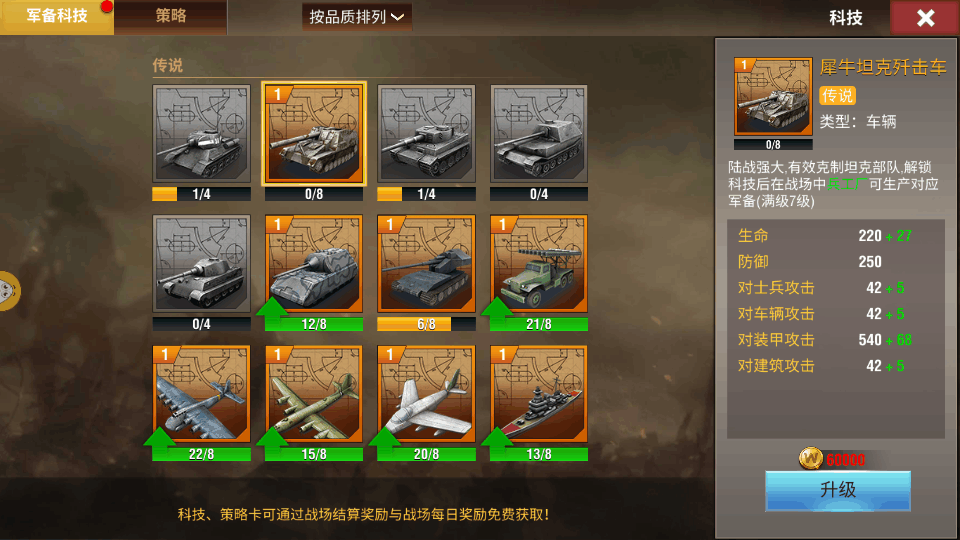Pick the green bomber plane card
The height and width of the screenshot is (540, 960).
pyautogui.click(x=313, y=395)
